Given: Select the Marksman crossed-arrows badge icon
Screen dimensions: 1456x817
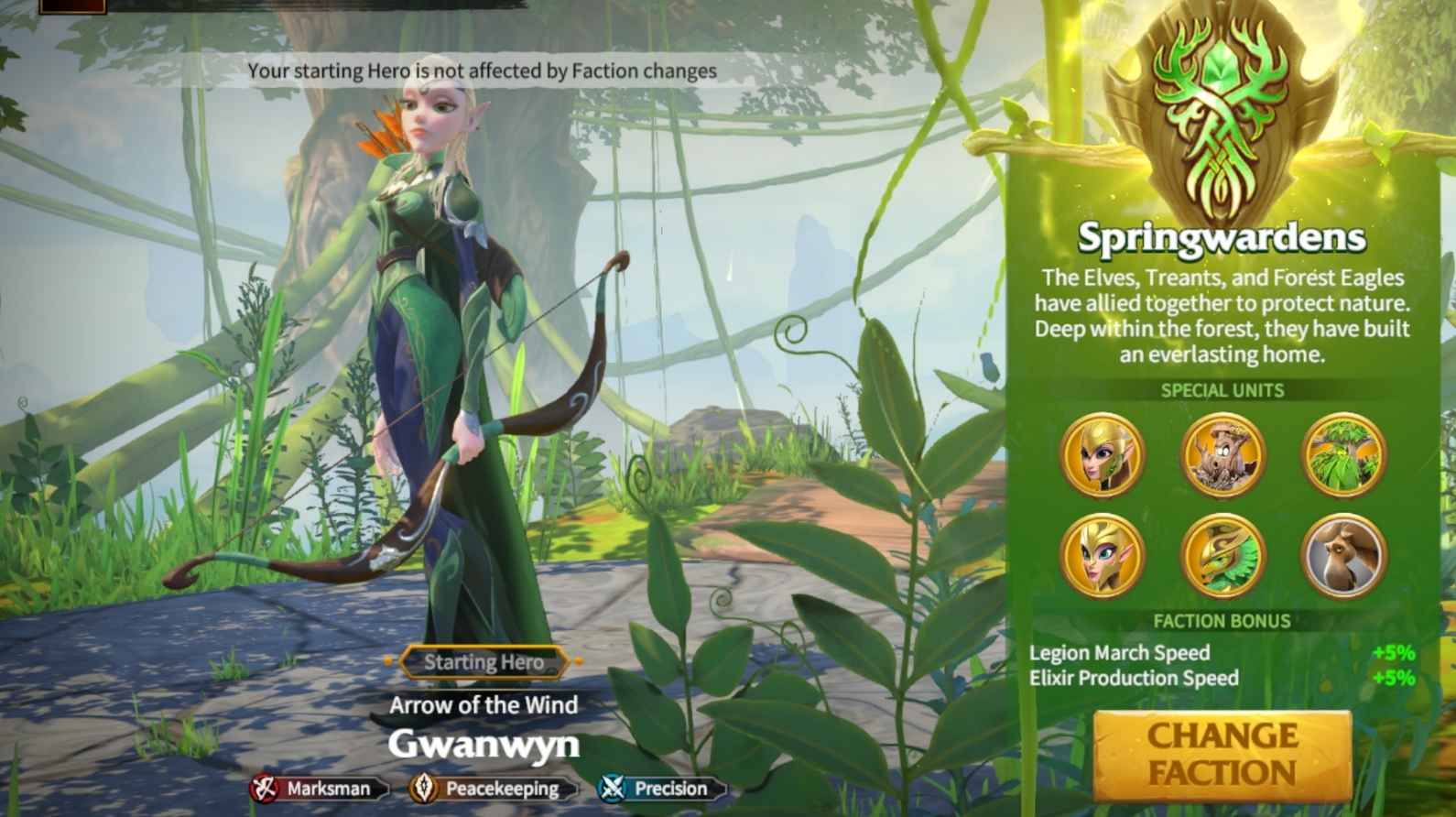Looking at the screenshot, I should coord(263,789).
